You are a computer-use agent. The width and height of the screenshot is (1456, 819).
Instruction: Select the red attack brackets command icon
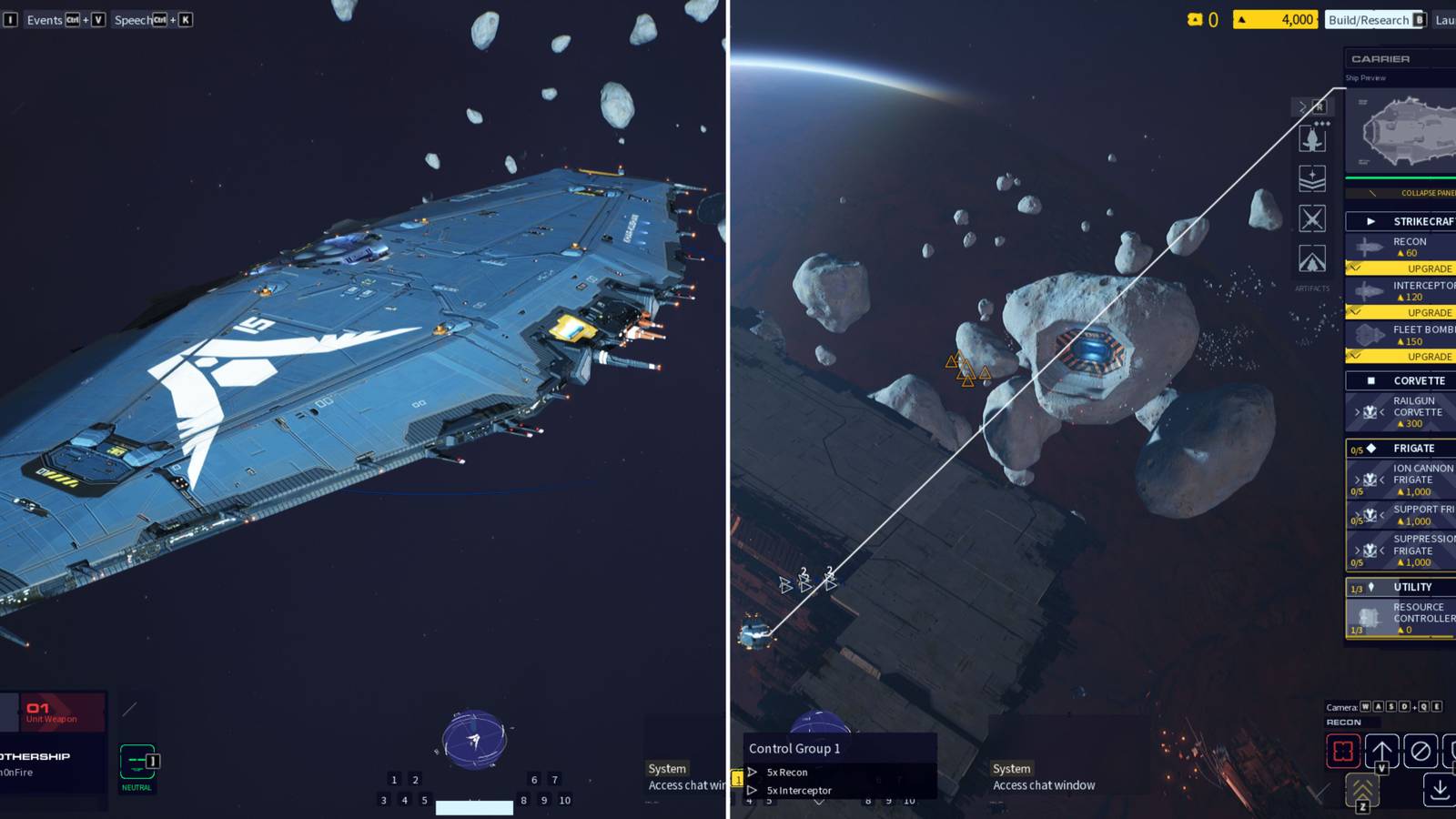point(1344,751)
